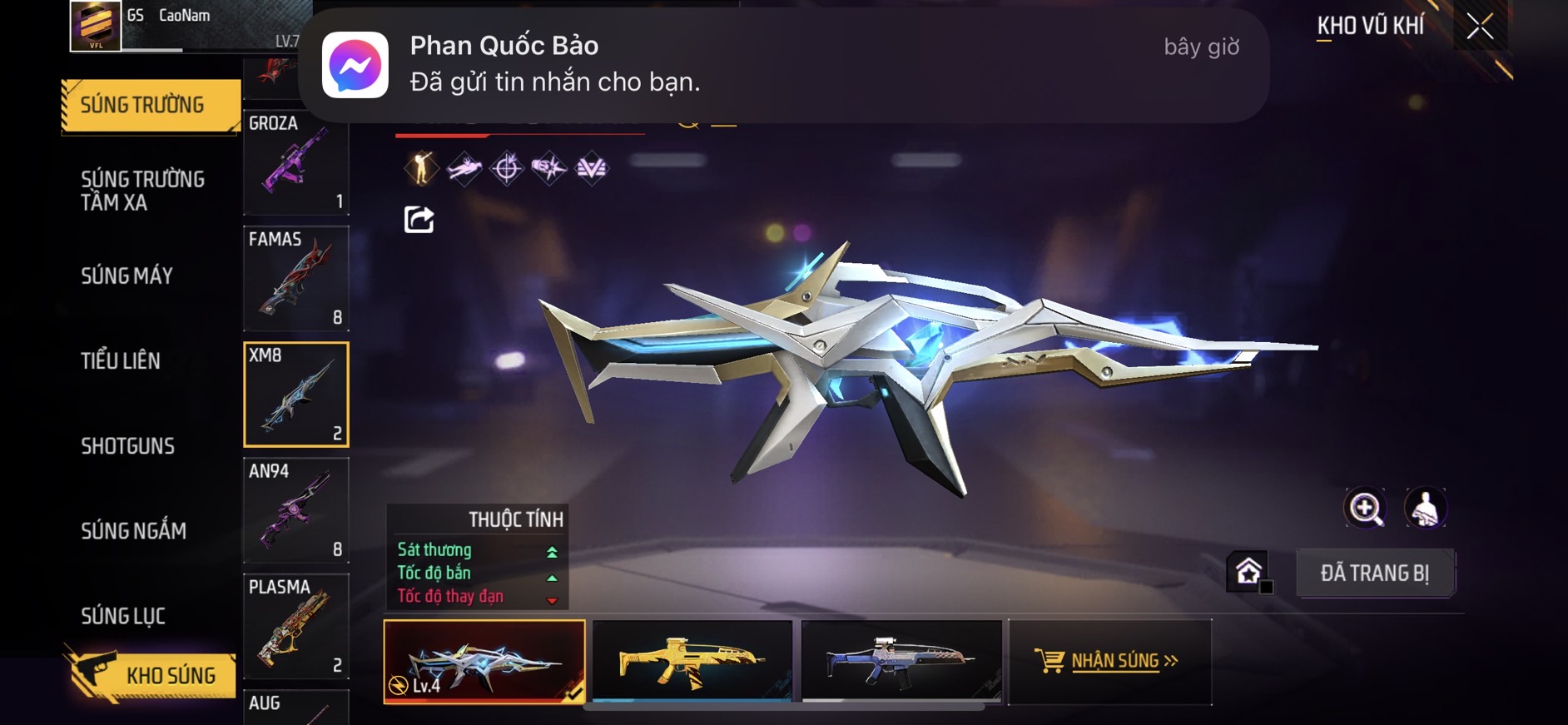This screenshot has height=725, width=1568.
Task: Open the Nhận Súng shop link
Action: pos(1109,661)
